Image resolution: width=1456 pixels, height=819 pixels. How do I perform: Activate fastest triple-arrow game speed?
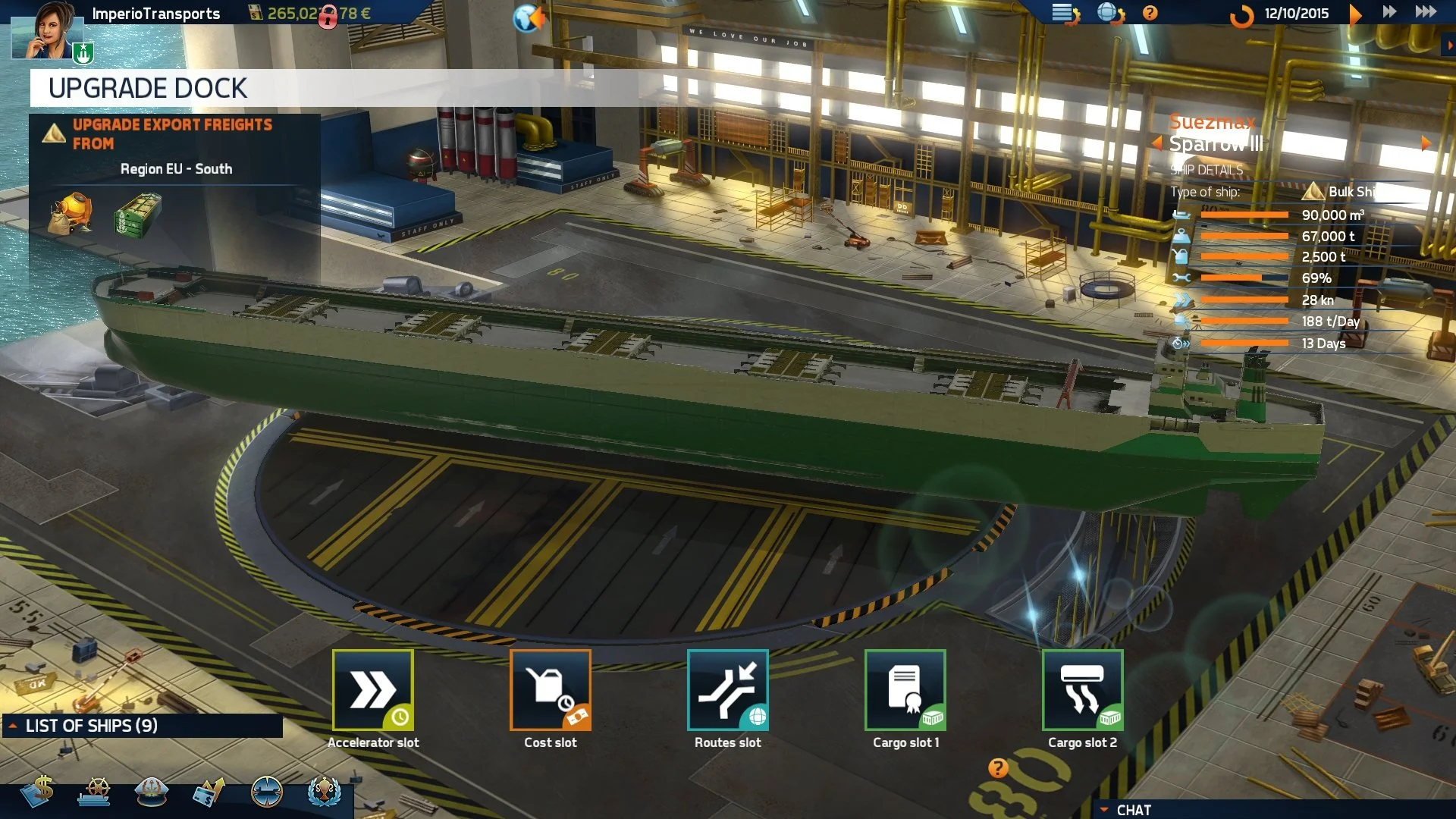pos(1424,12)
